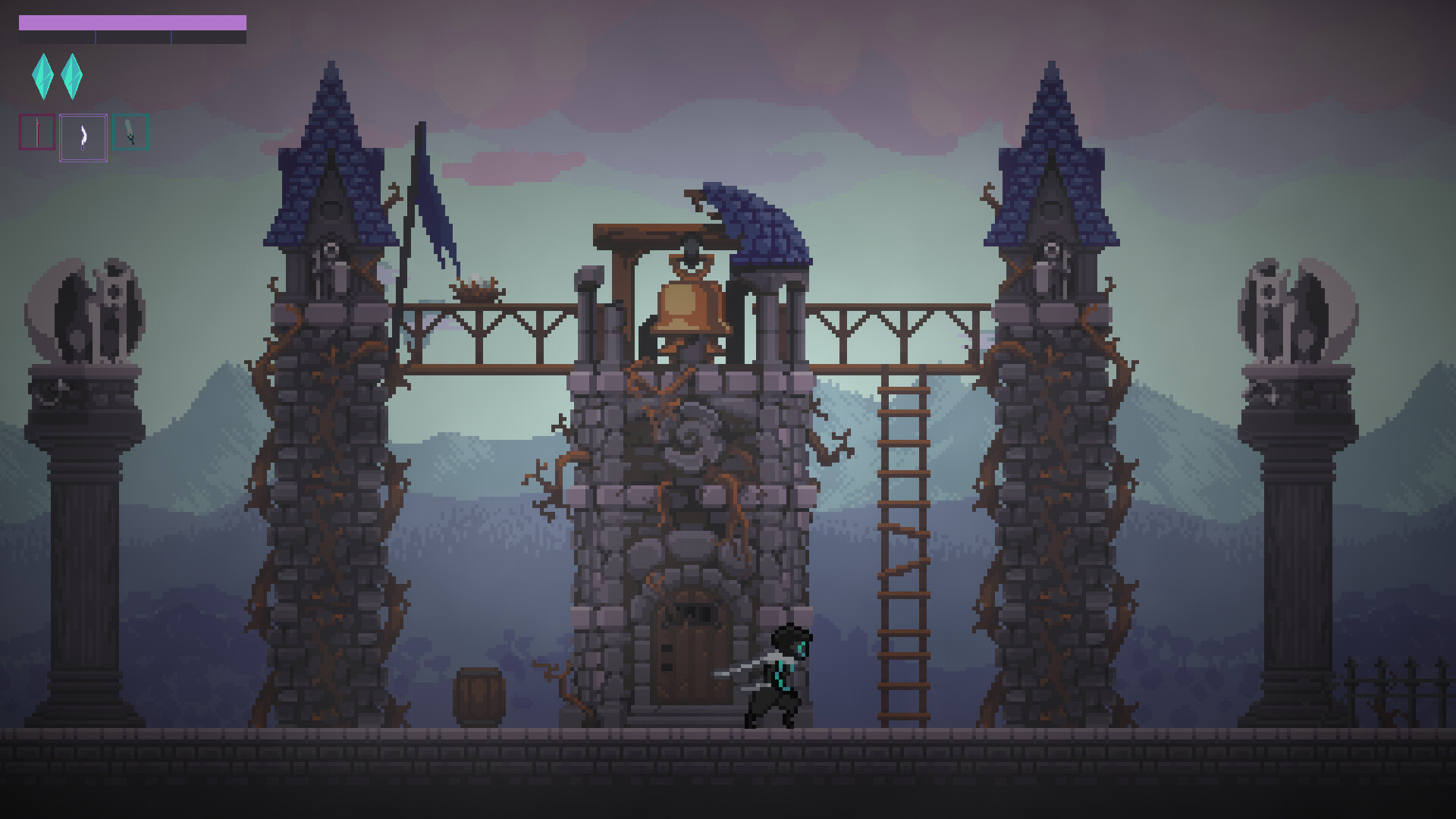This screenshot has width=1456, height=819.
Task: Toggle the currently equipped sickle weapon highlight
Action: click(x=82, y=136)
